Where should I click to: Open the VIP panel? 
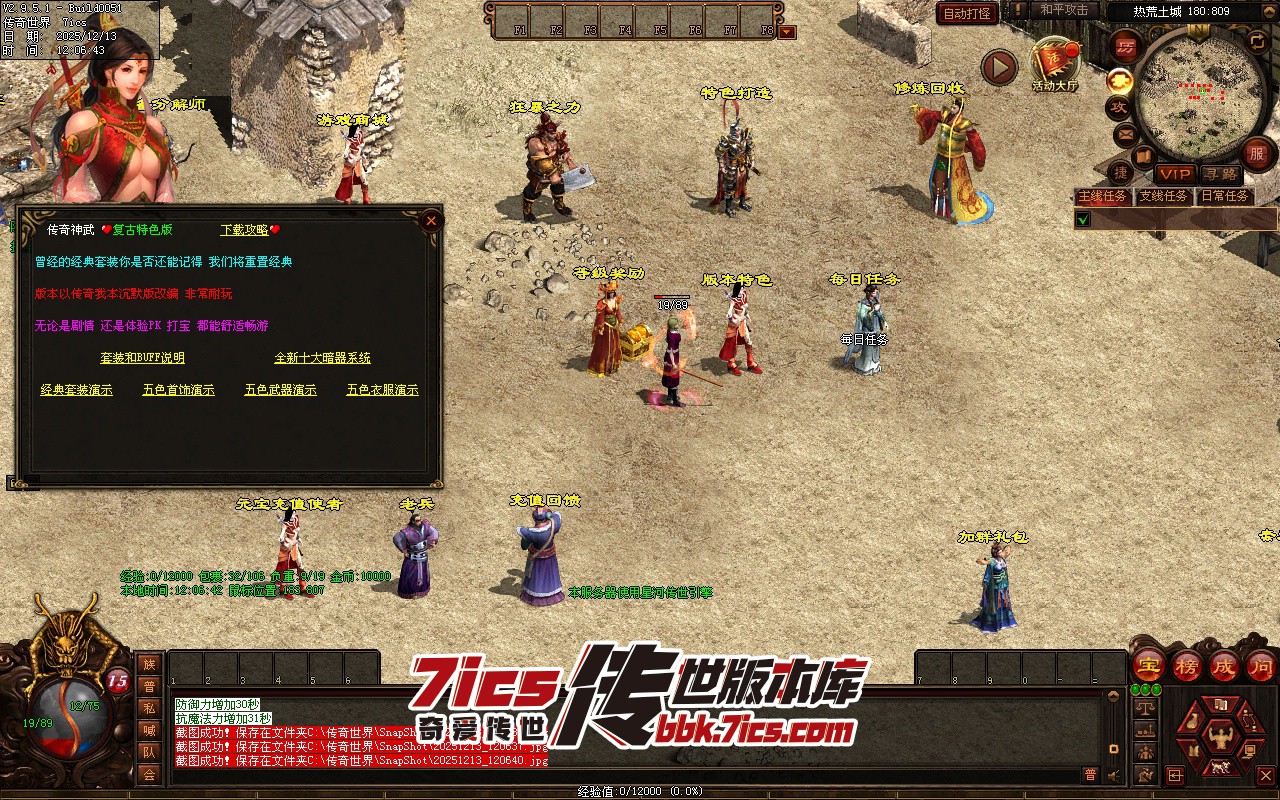click(1175, 174)
